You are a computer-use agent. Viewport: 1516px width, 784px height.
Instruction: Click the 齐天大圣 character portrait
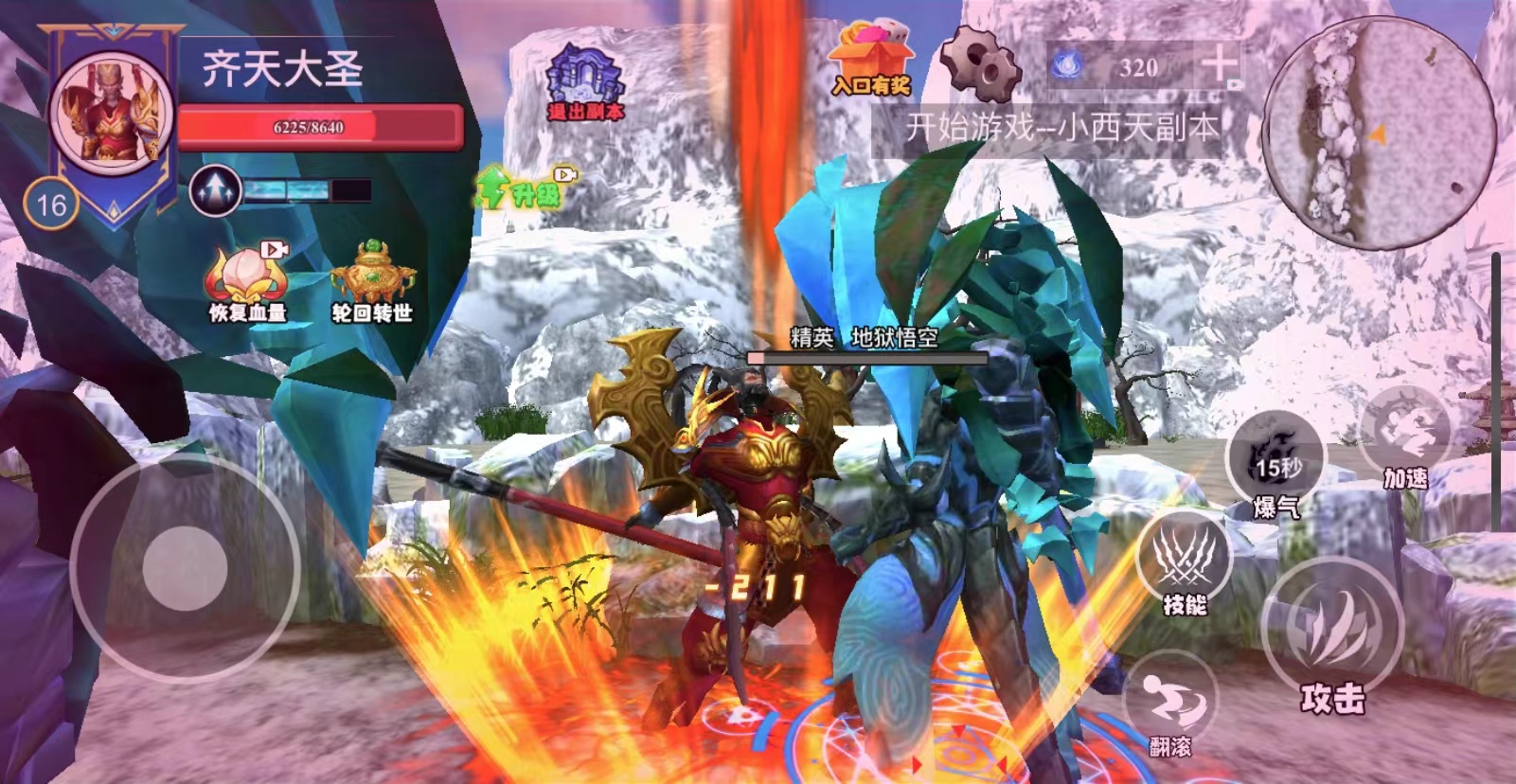(112, 112)
